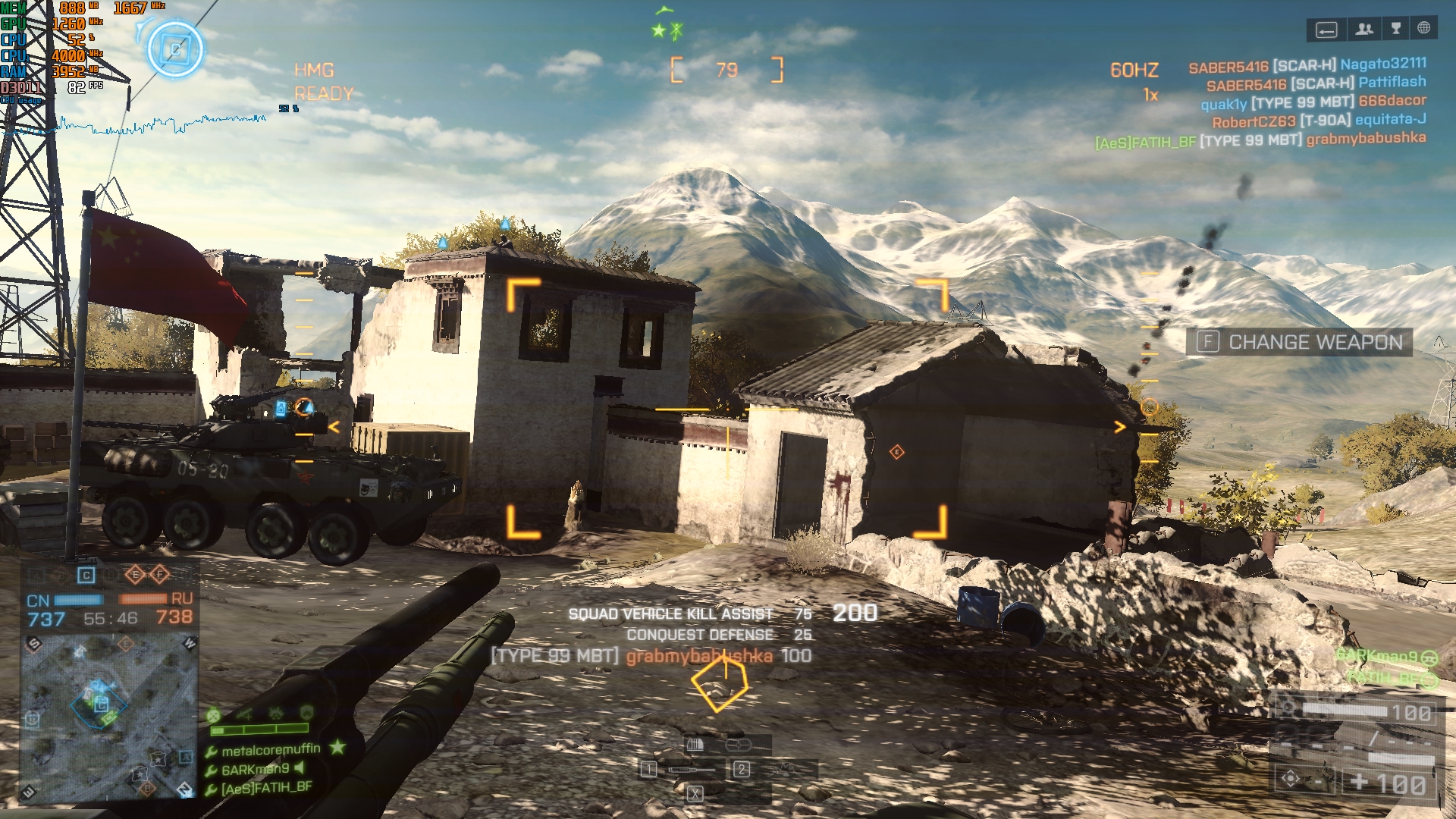1456x819 pixels.
Task: Select squad member 6ARKman9
Action: [x=255, y=769]
